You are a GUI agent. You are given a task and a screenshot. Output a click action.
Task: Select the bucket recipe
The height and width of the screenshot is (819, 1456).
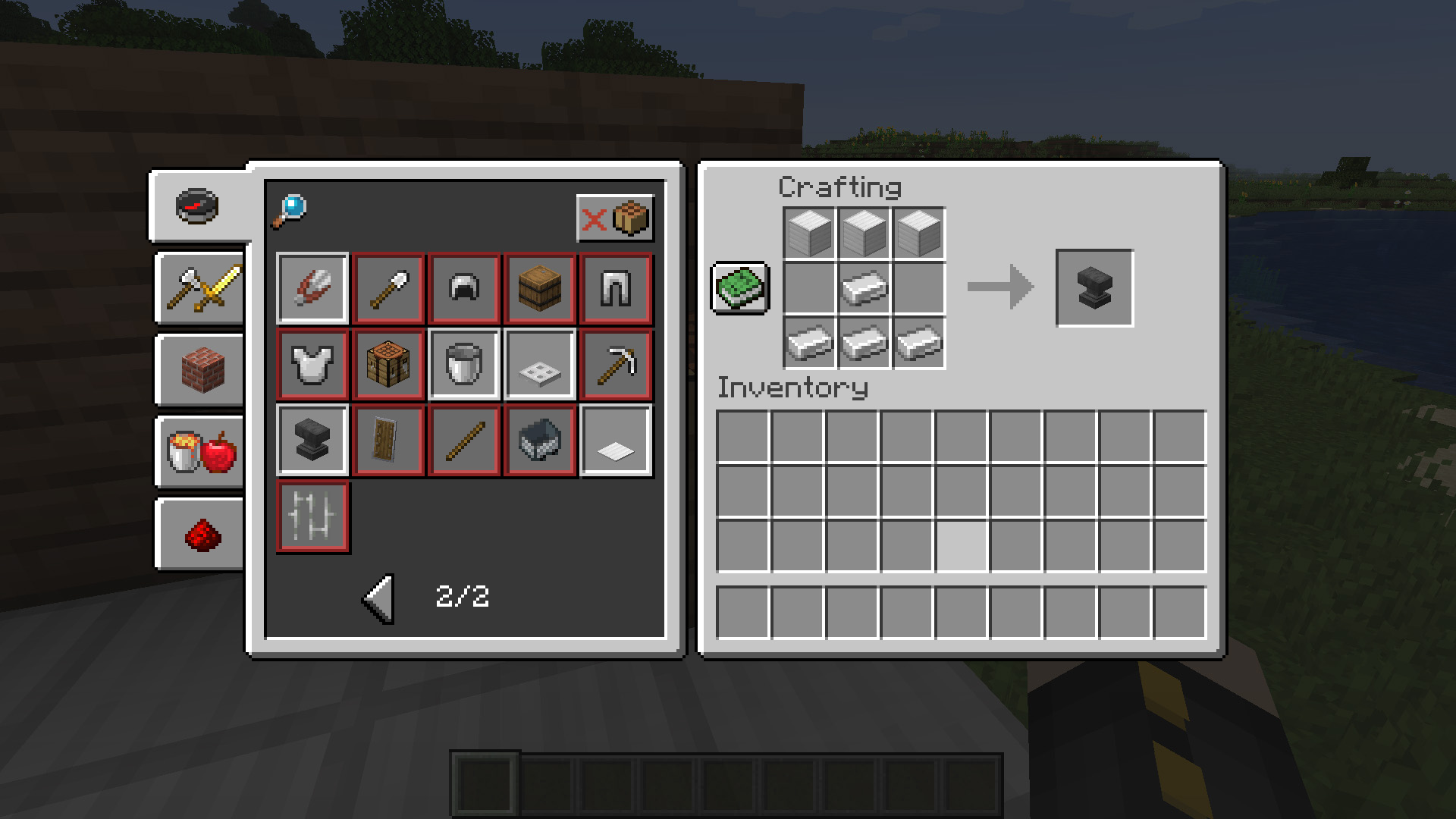click(x=464, y=364)
